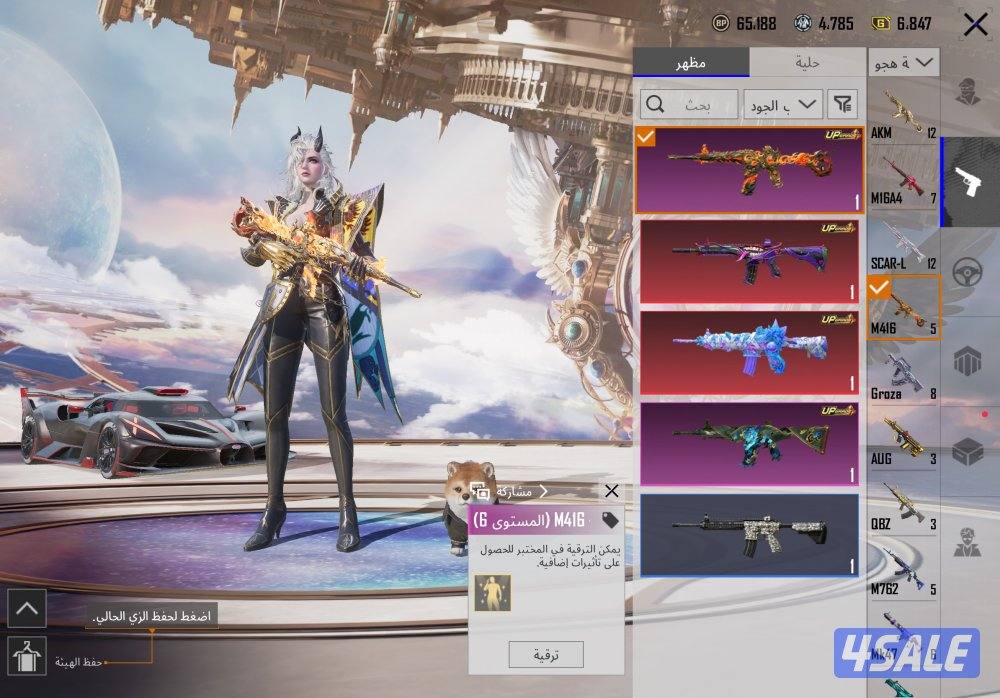Select SCAR-L in the weapon list
Screen dimensions: 1000x698
[903, 243]
